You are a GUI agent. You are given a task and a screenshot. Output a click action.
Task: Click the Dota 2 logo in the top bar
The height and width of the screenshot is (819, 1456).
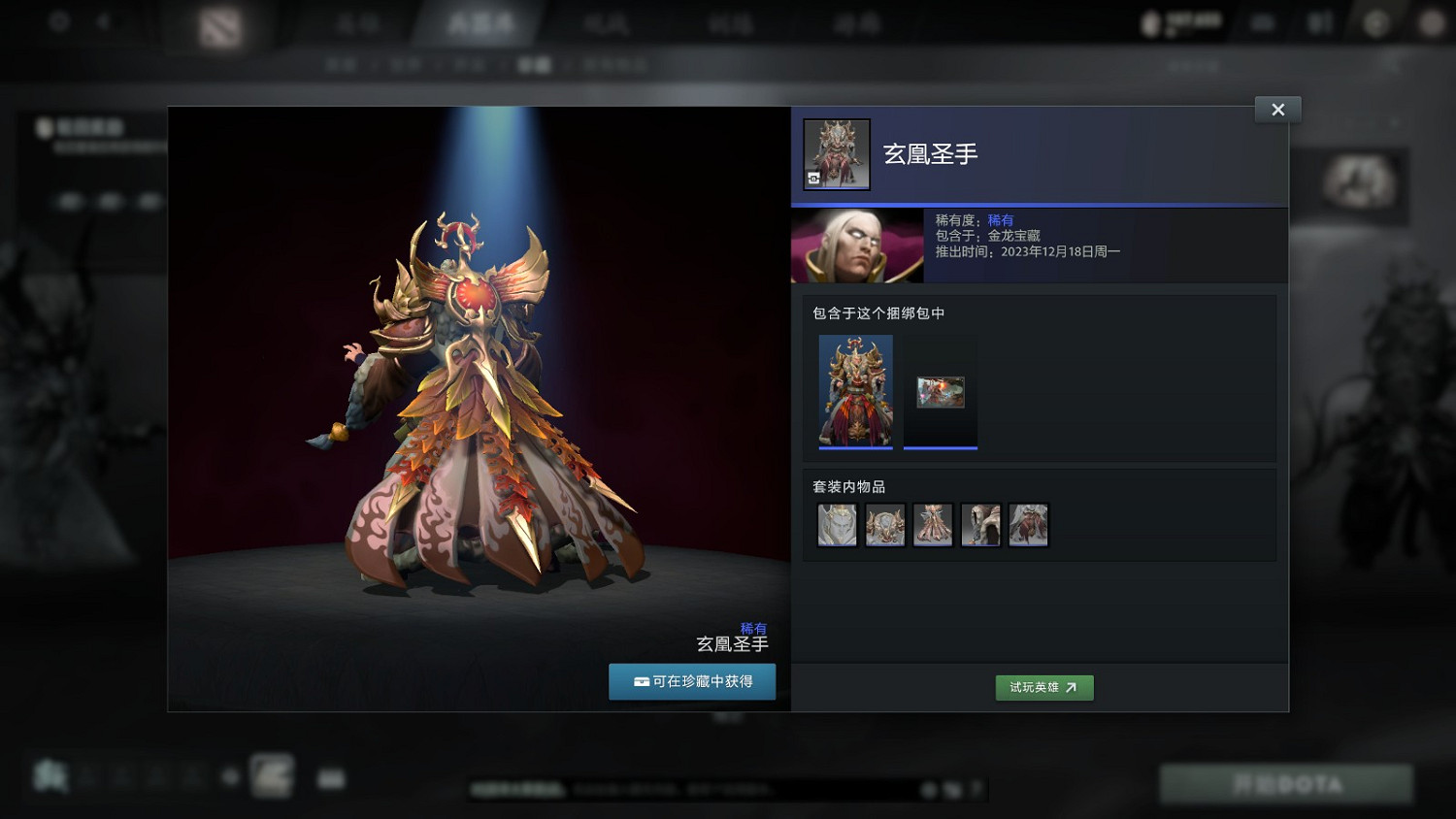pyautogui.click(x=220, y=25)
